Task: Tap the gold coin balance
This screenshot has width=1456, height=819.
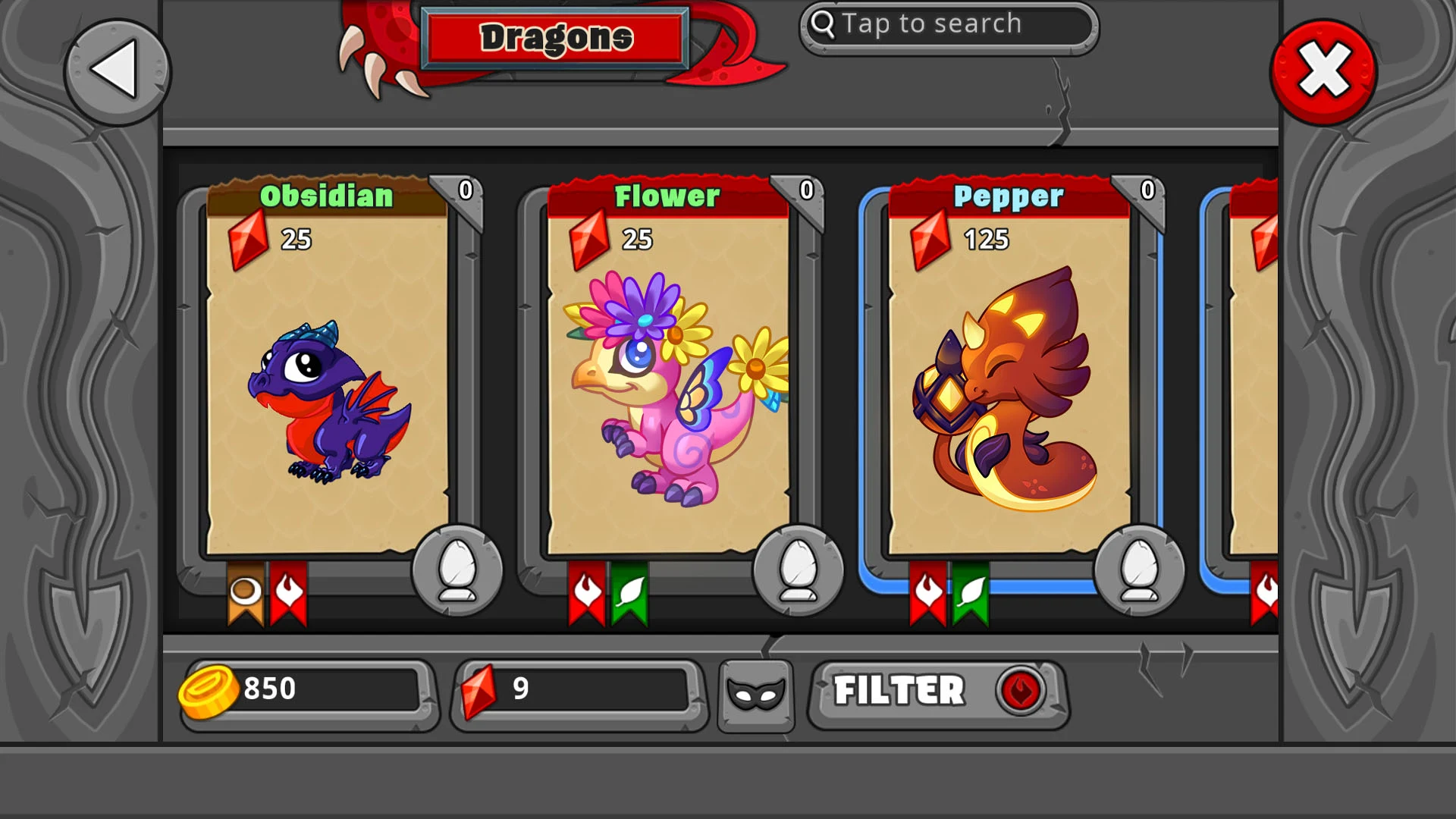Action: pyautogui.click(x=307, y=690)
